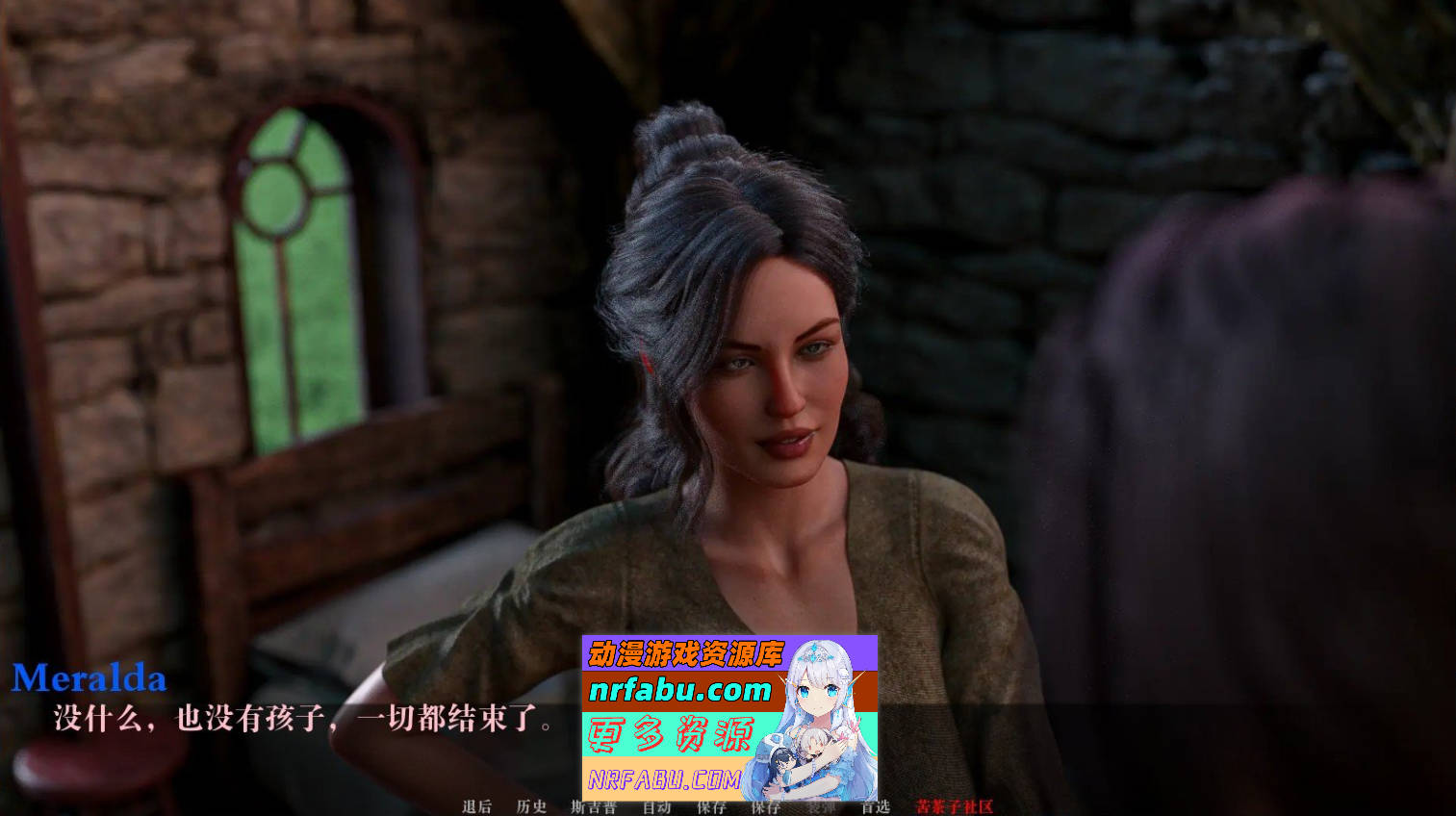Click the second 保存 quick-save option
The width and height of the screenshot is (1456, 816).
764,808
